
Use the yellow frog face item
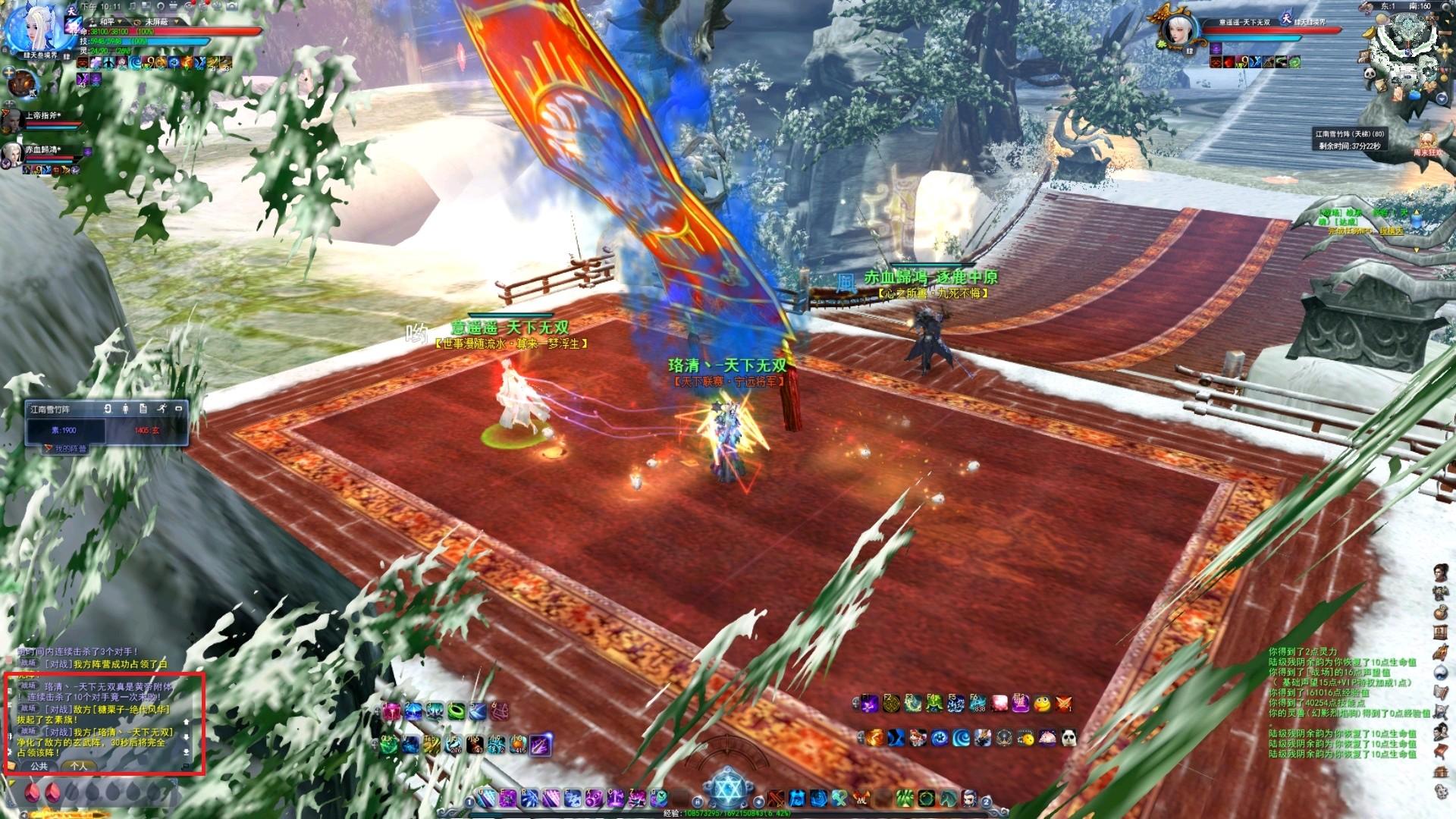pyautogui.click(x=1043, y=704)
